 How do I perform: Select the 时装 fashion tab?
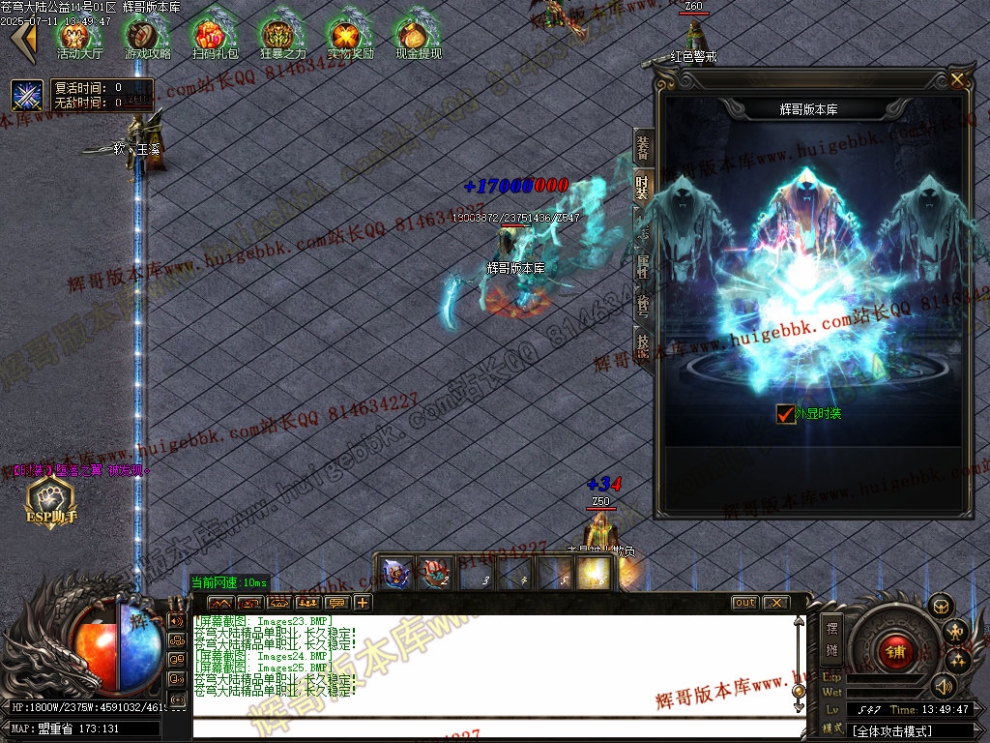643,187
